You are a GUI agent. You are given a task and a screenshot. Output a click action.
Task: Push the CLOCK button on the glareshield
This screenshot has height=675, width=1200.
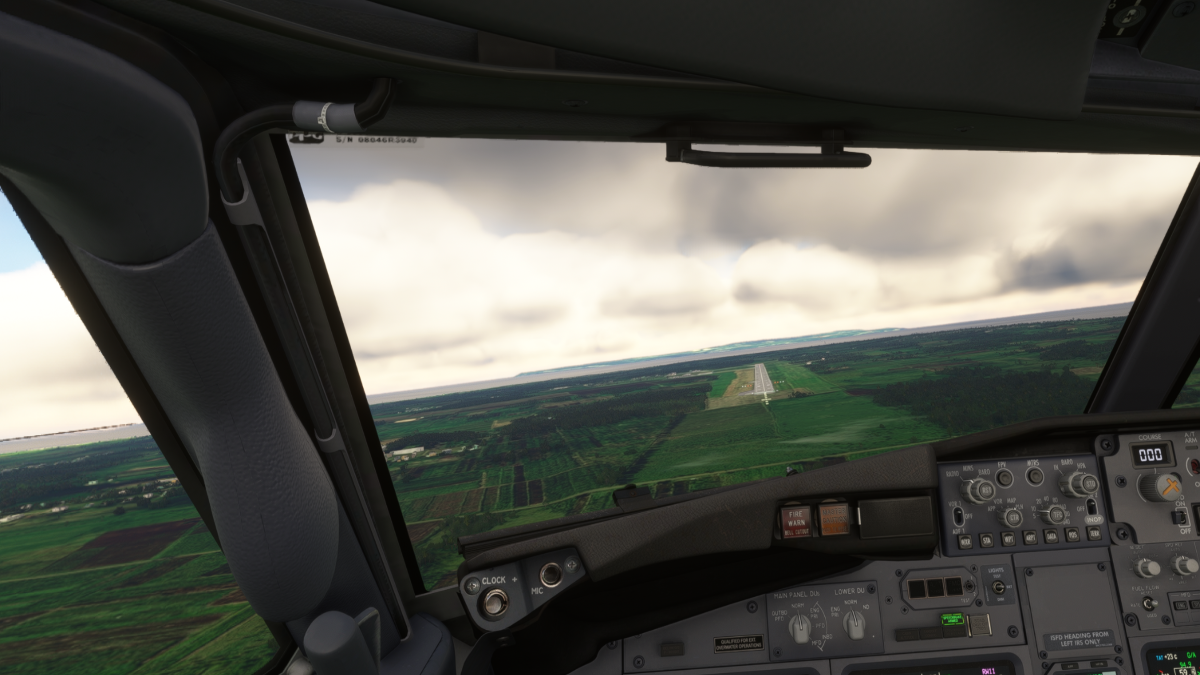[x=492, y=602]
